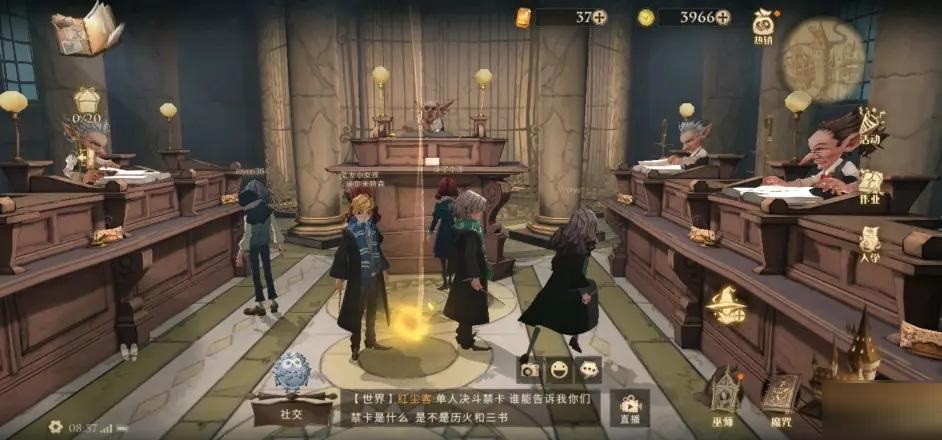Add more gold bars with plus button
Screen dimensions: 942x440
[599, 17]
